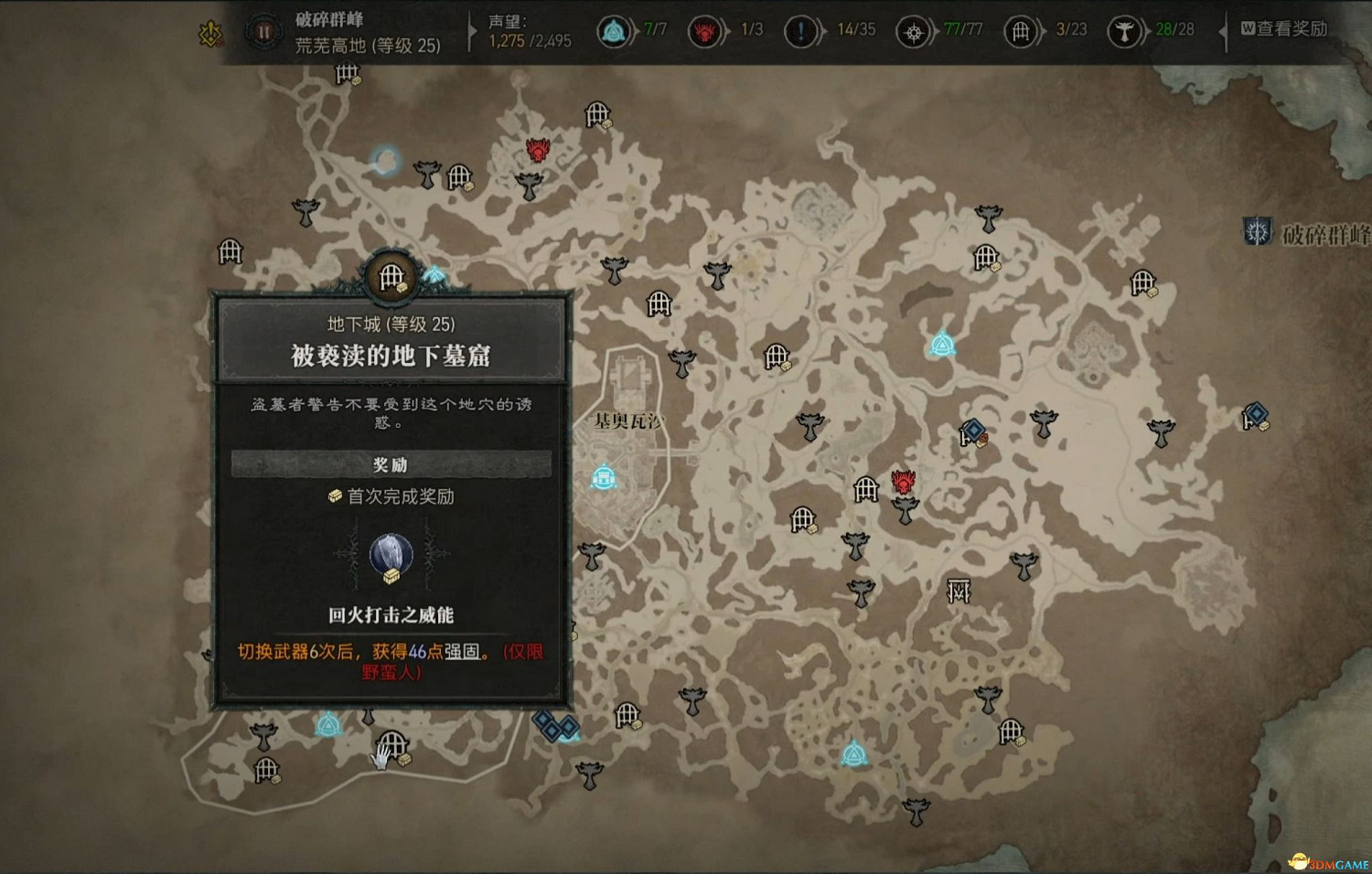
Task: Click the yellow priority quest icon in top-left corner
Action: tap(210, 32)
